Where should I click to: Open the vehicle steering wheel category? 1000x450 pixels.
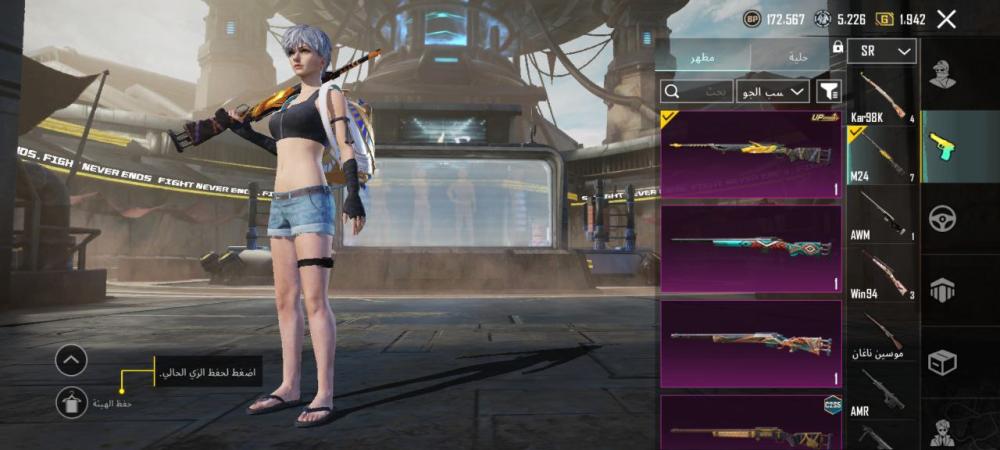coord(942,218)
